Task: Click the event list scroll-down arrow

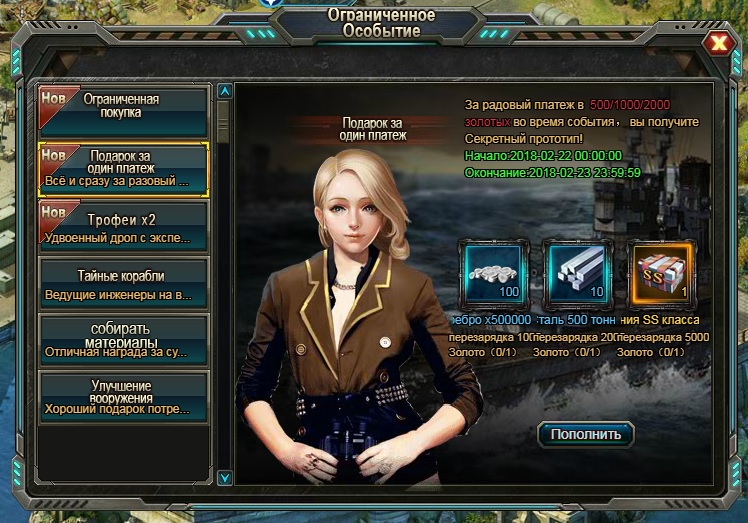Action: click(225, 478)
